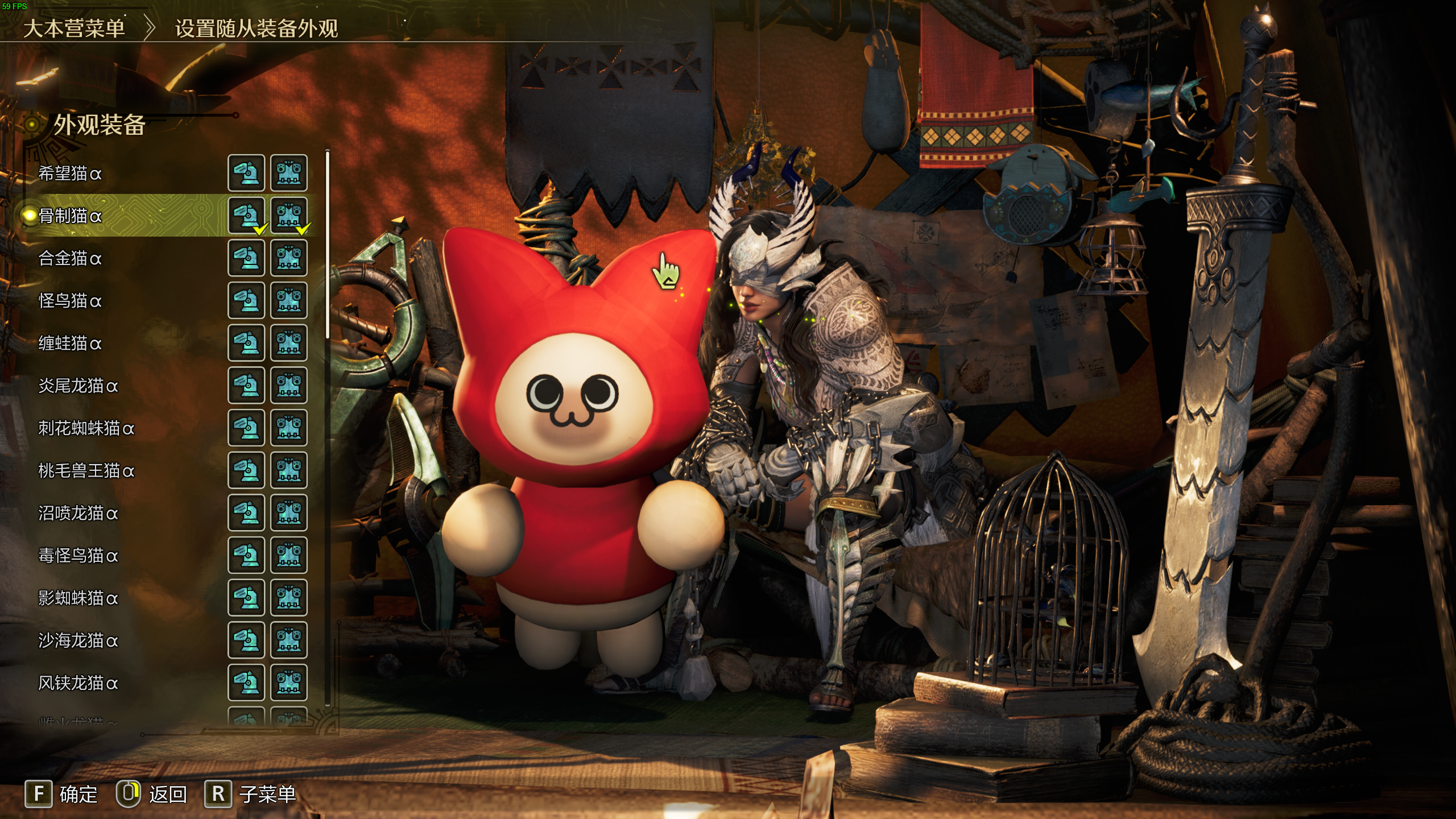Select the 希望猫α armor entry
The width and height of the screenshot is (1456, 819).
click(70, 173)
